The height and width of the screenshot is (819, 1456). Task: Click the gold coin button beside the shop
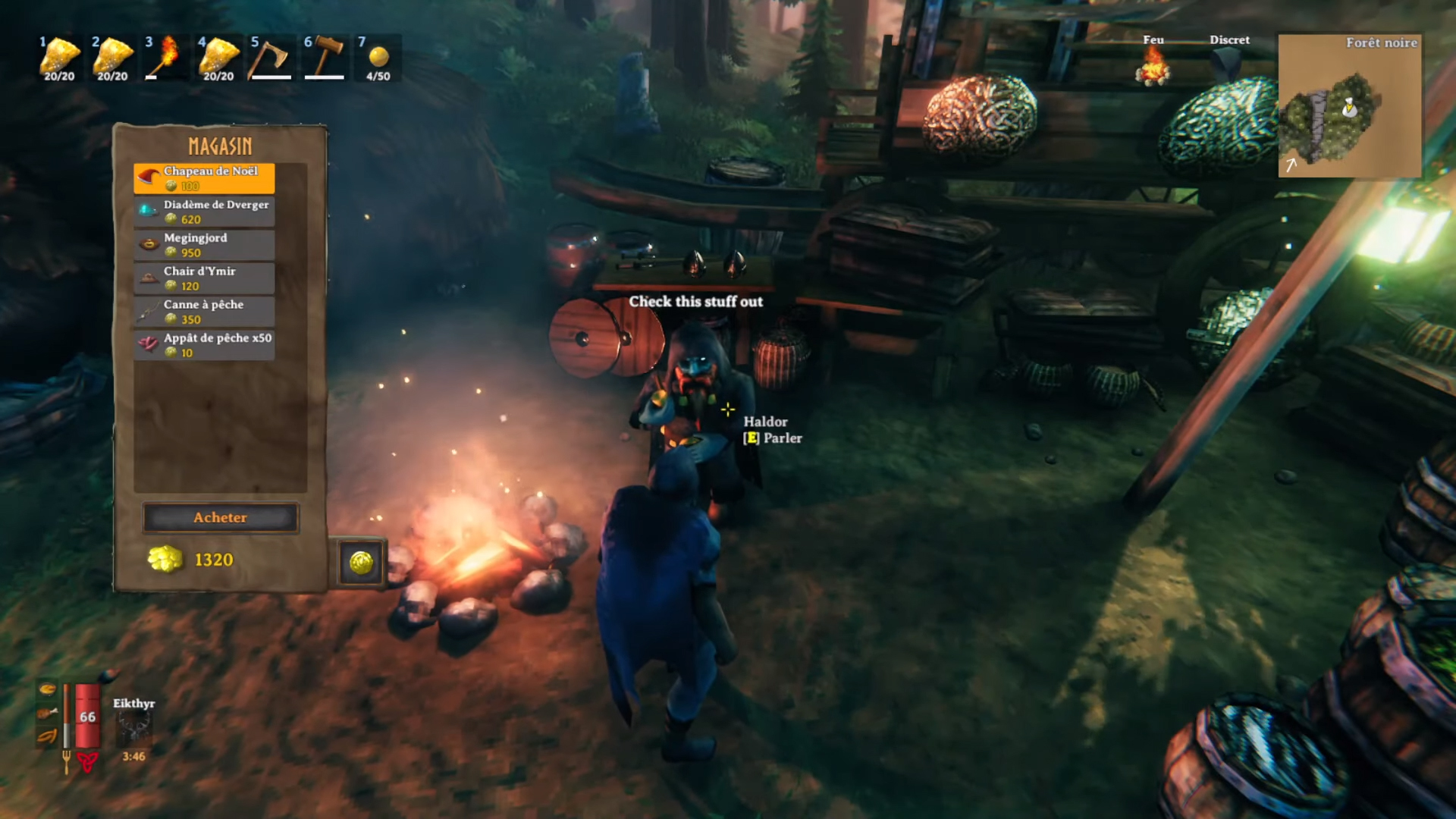361,563
